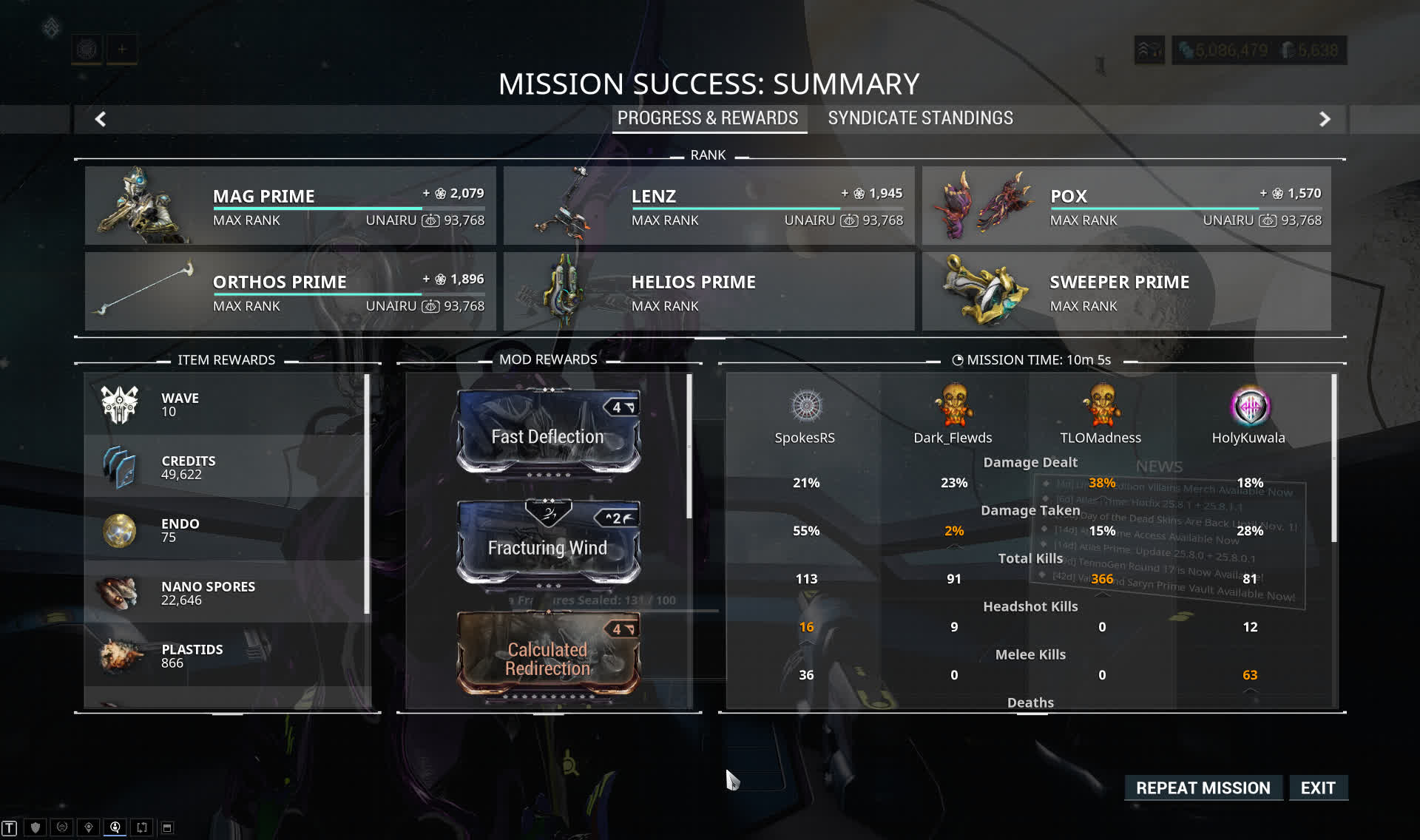
Task: Switch to the Syndicate Standings tab
Action: coord(920,118)
